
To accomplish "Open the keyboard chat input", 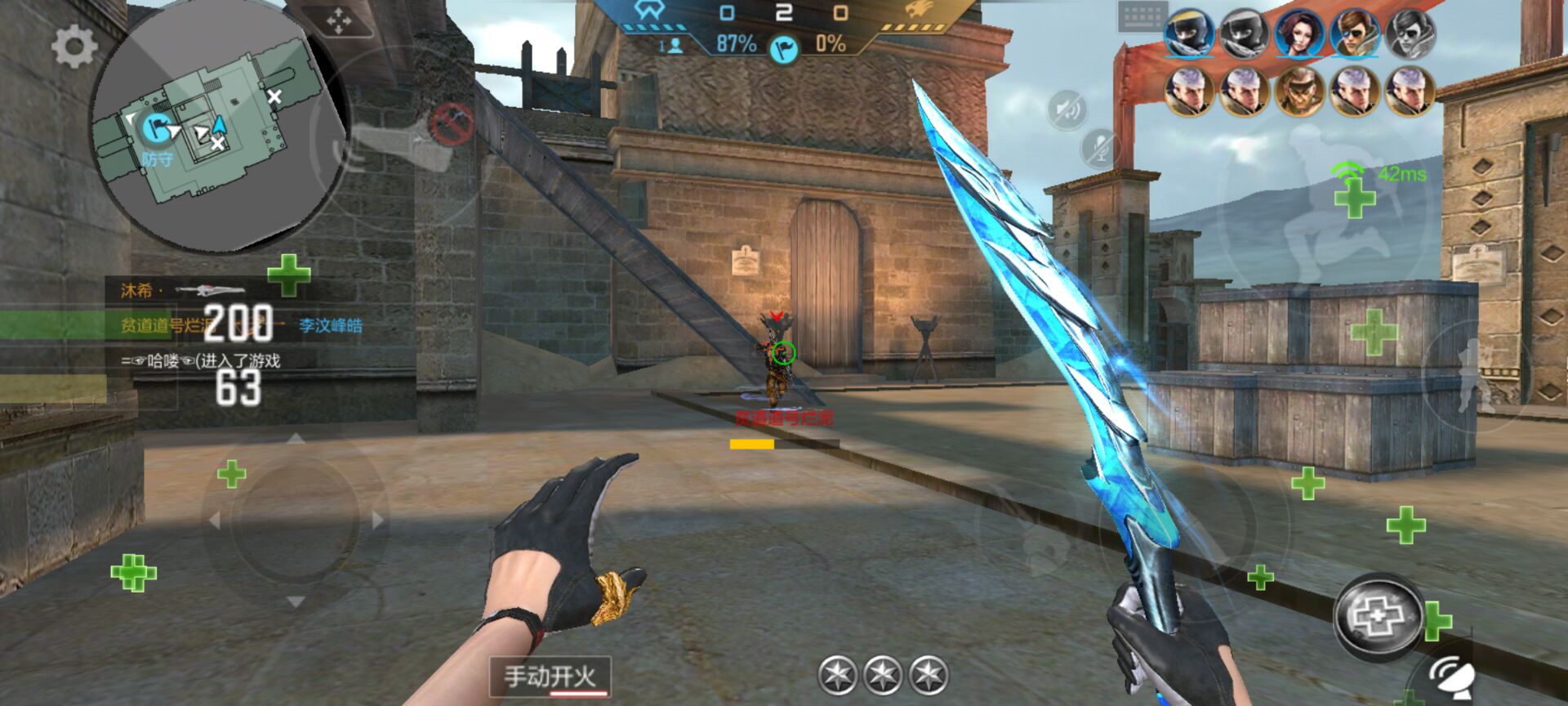I will click(1141, 16).
